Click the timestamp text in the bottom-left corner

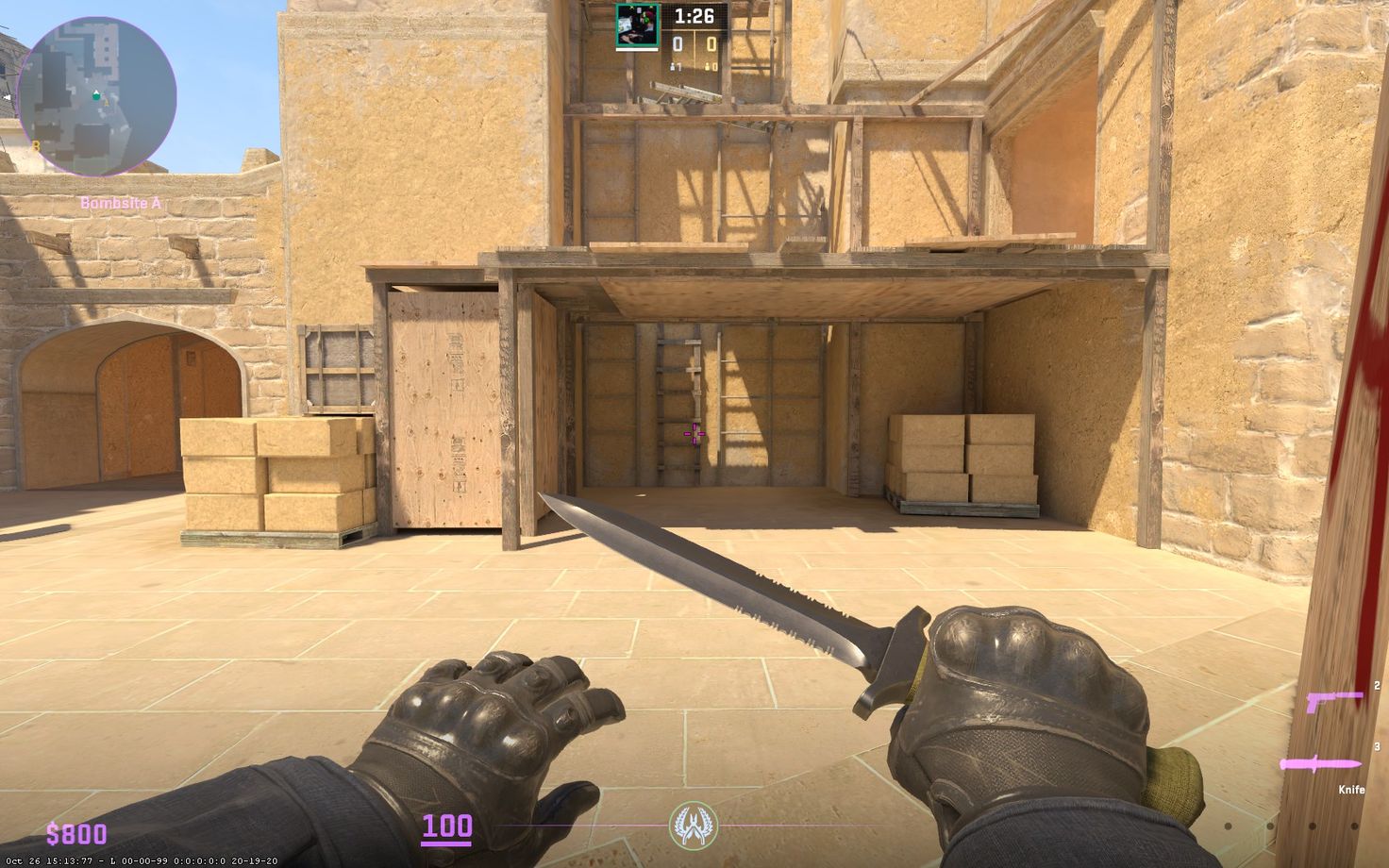[142, 860]
